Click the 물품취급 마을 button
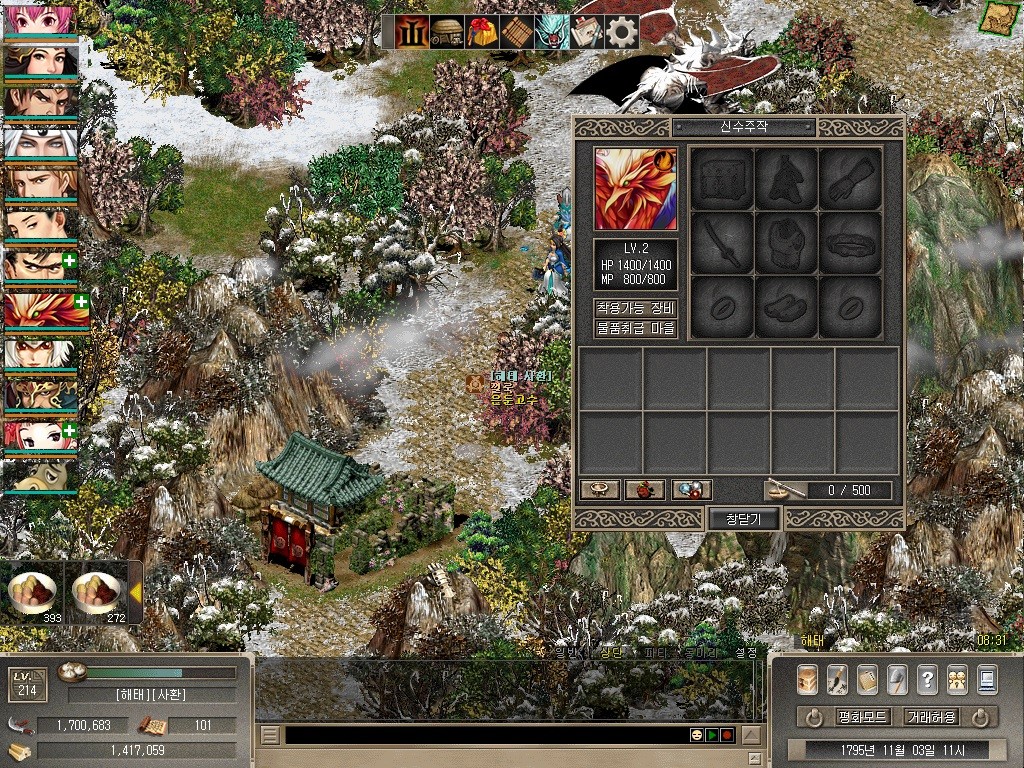The height and width of the screenshot is (768, 1024). (636, 328)
